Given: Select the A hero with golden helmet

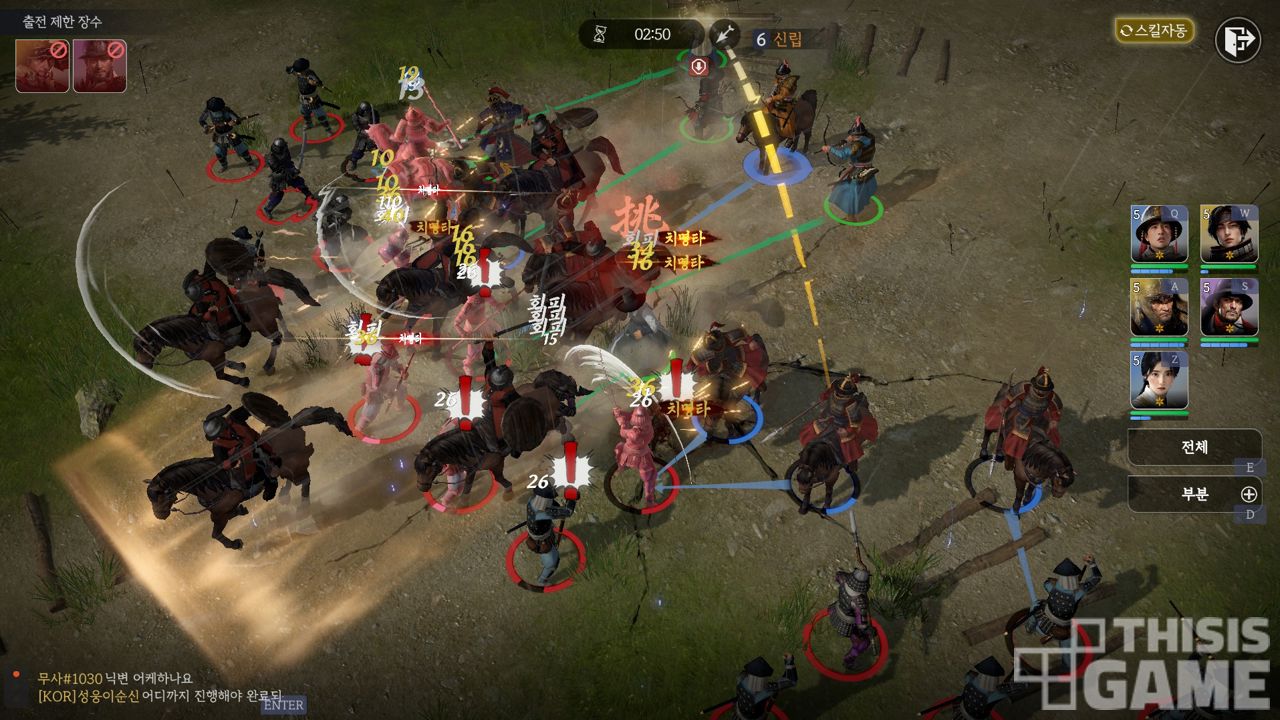Looking at the screenshot, I should click(1159, 307).
